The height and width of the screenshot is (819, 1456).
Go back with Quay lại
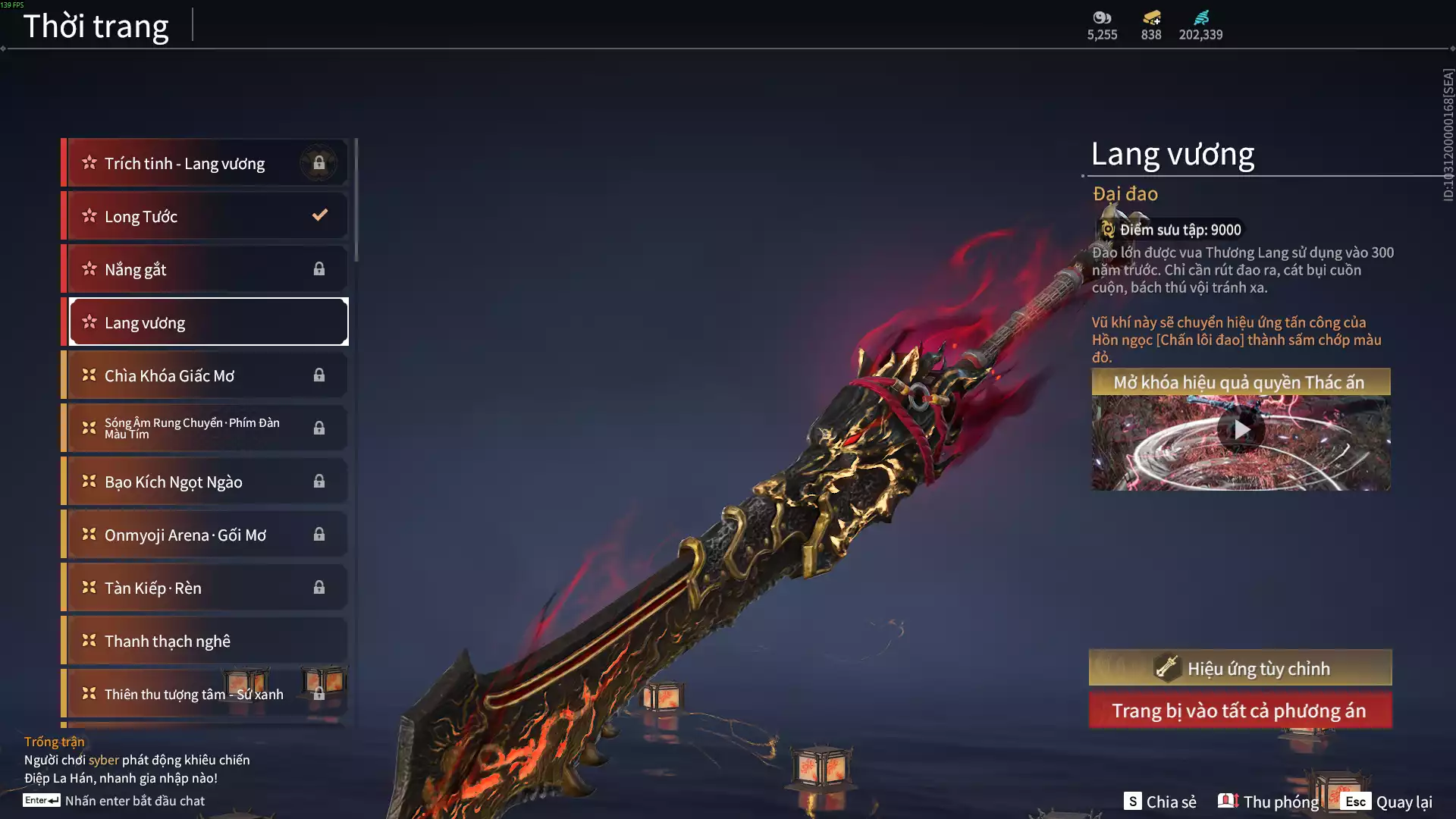point(1387,802)
